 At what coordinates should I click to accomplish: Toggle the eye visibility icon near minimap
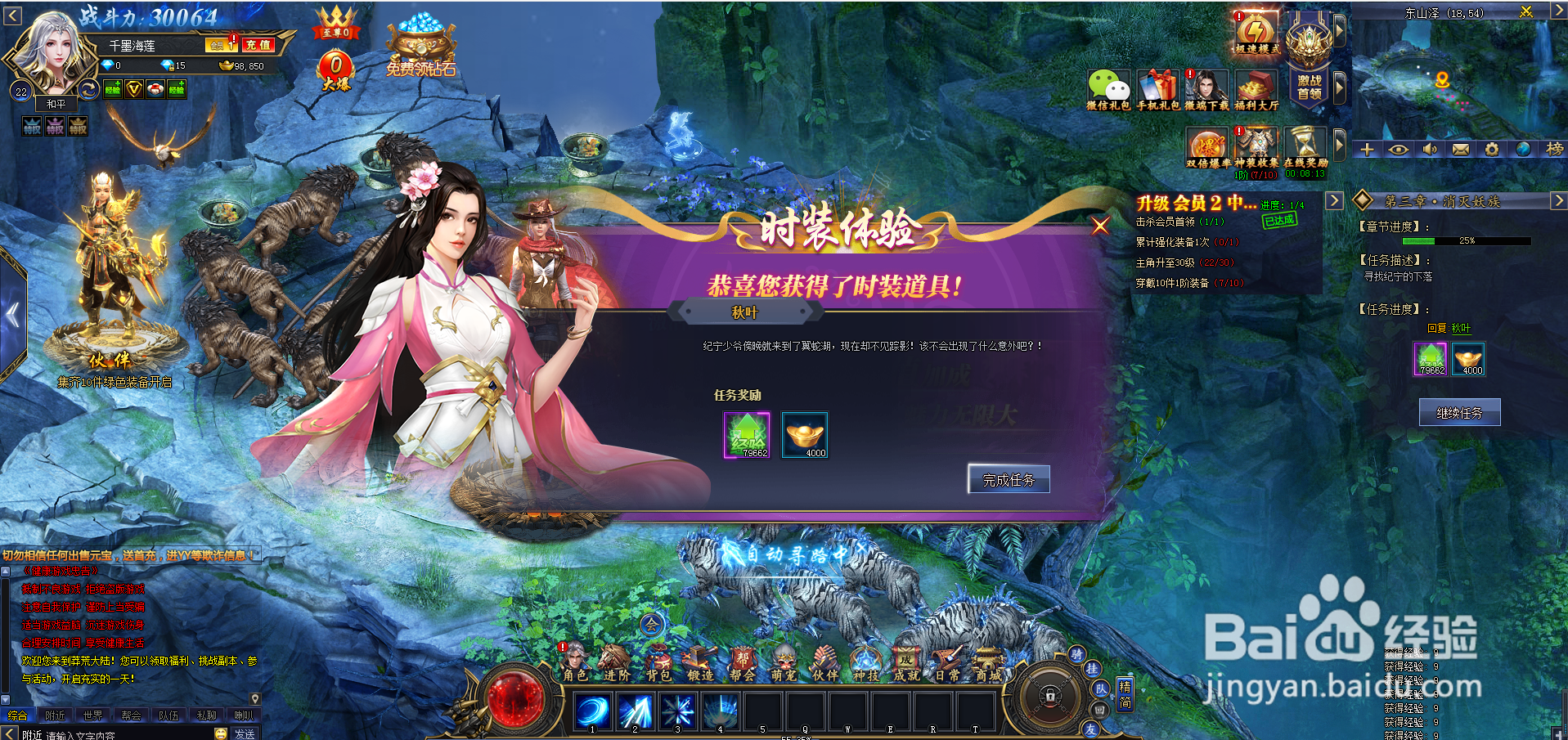(1399, 150)
